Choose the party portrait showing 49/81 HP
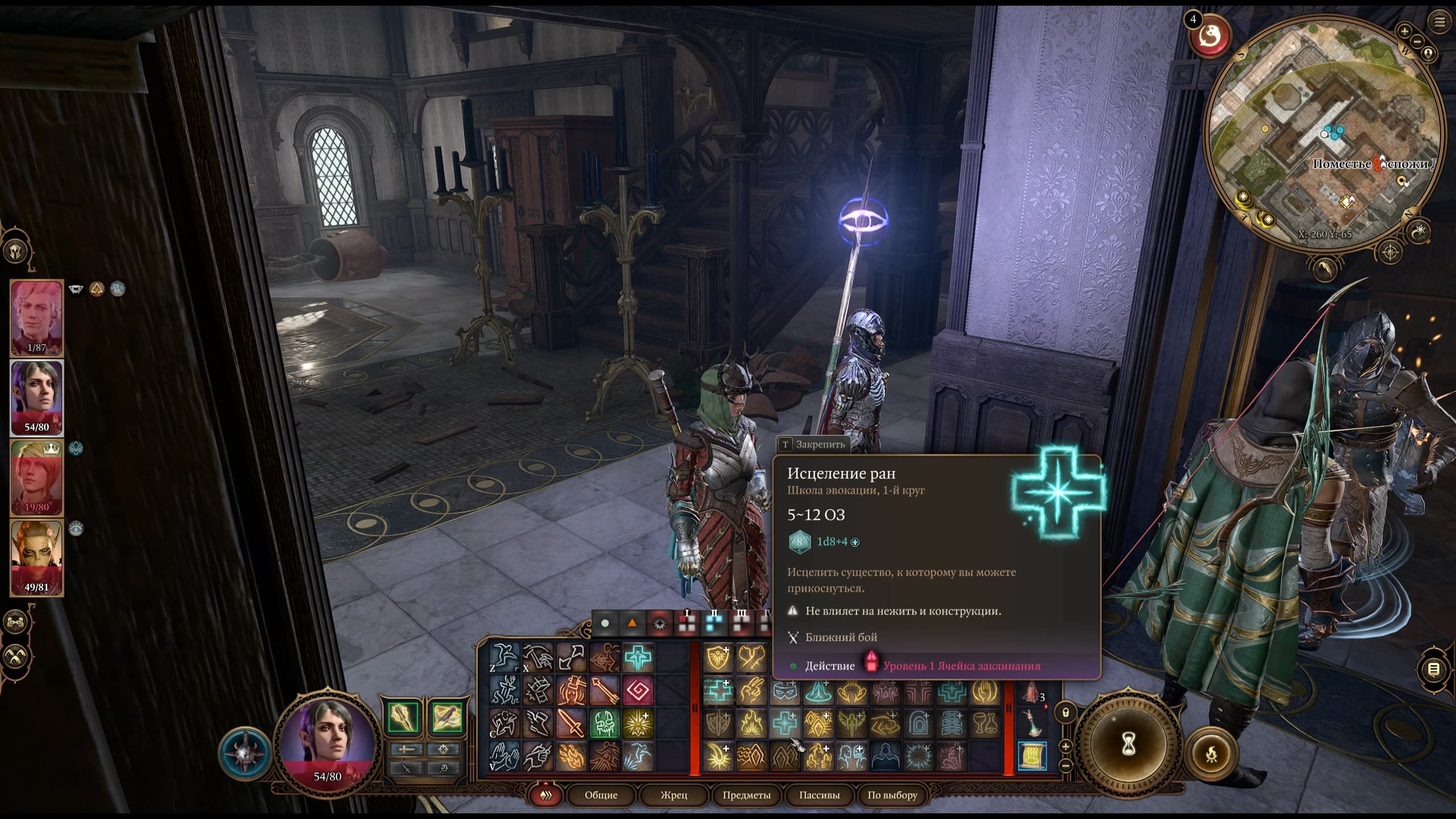The image size is (1456, 819). coord(36,557)
